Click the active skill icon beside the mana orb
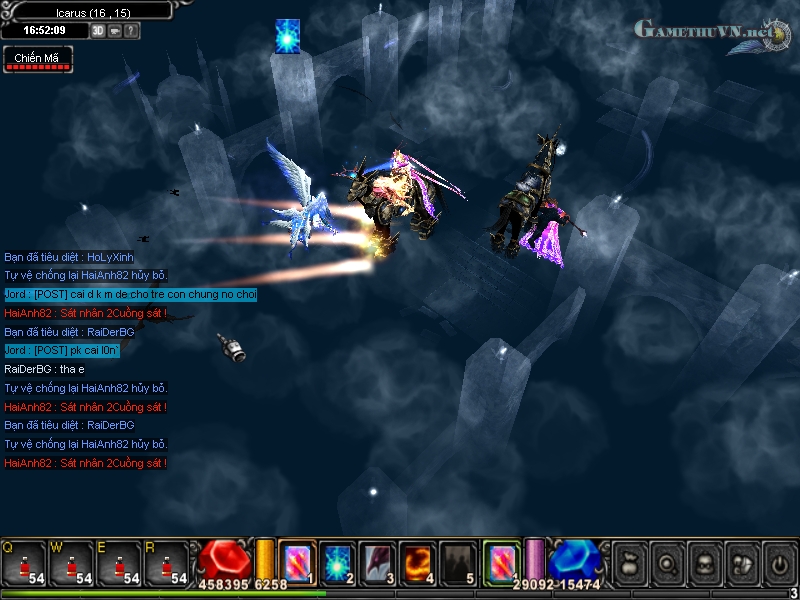This screenshot has height=600, width=800. 501,560
